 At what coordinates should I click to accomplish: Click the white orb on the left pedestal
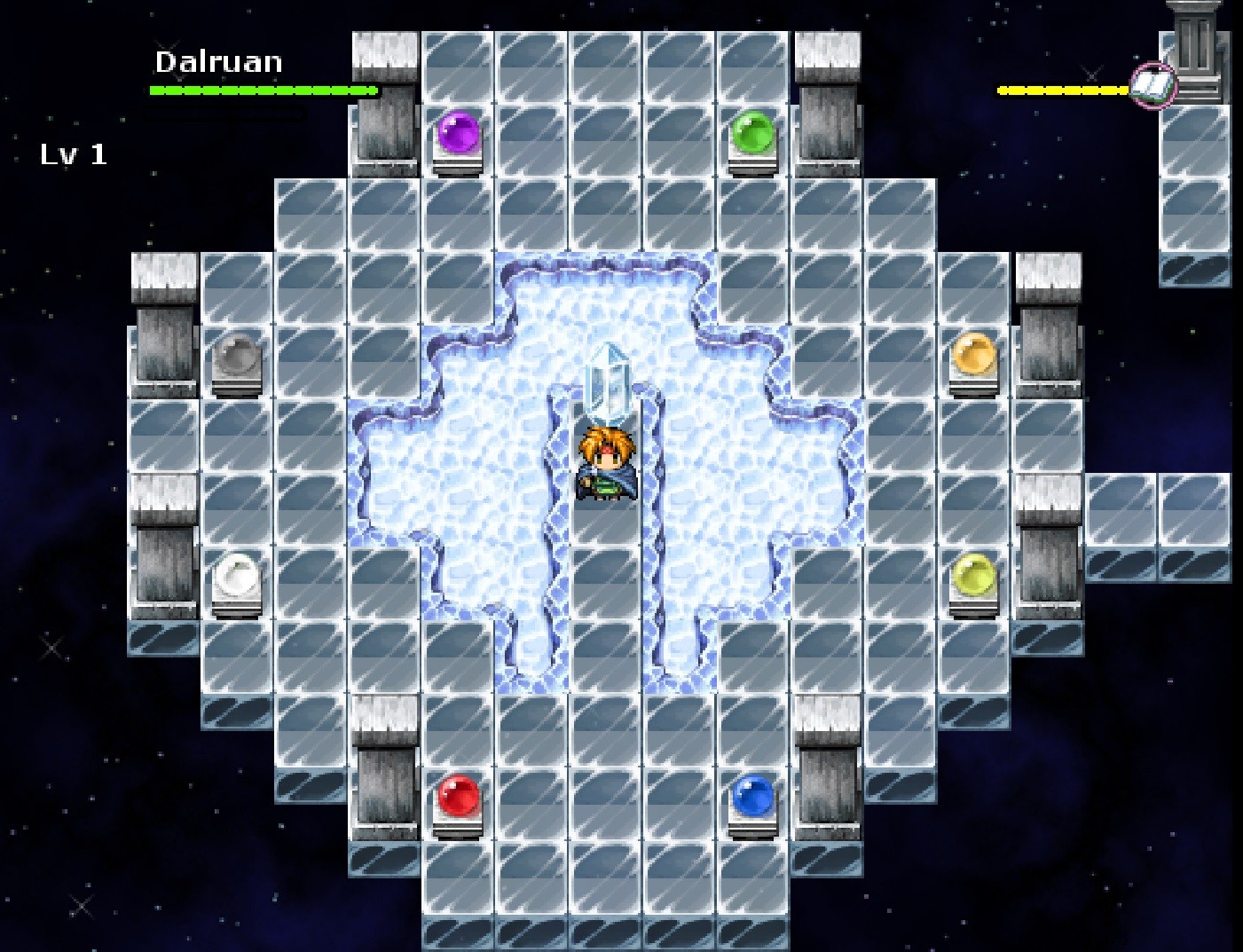[235, 575]
